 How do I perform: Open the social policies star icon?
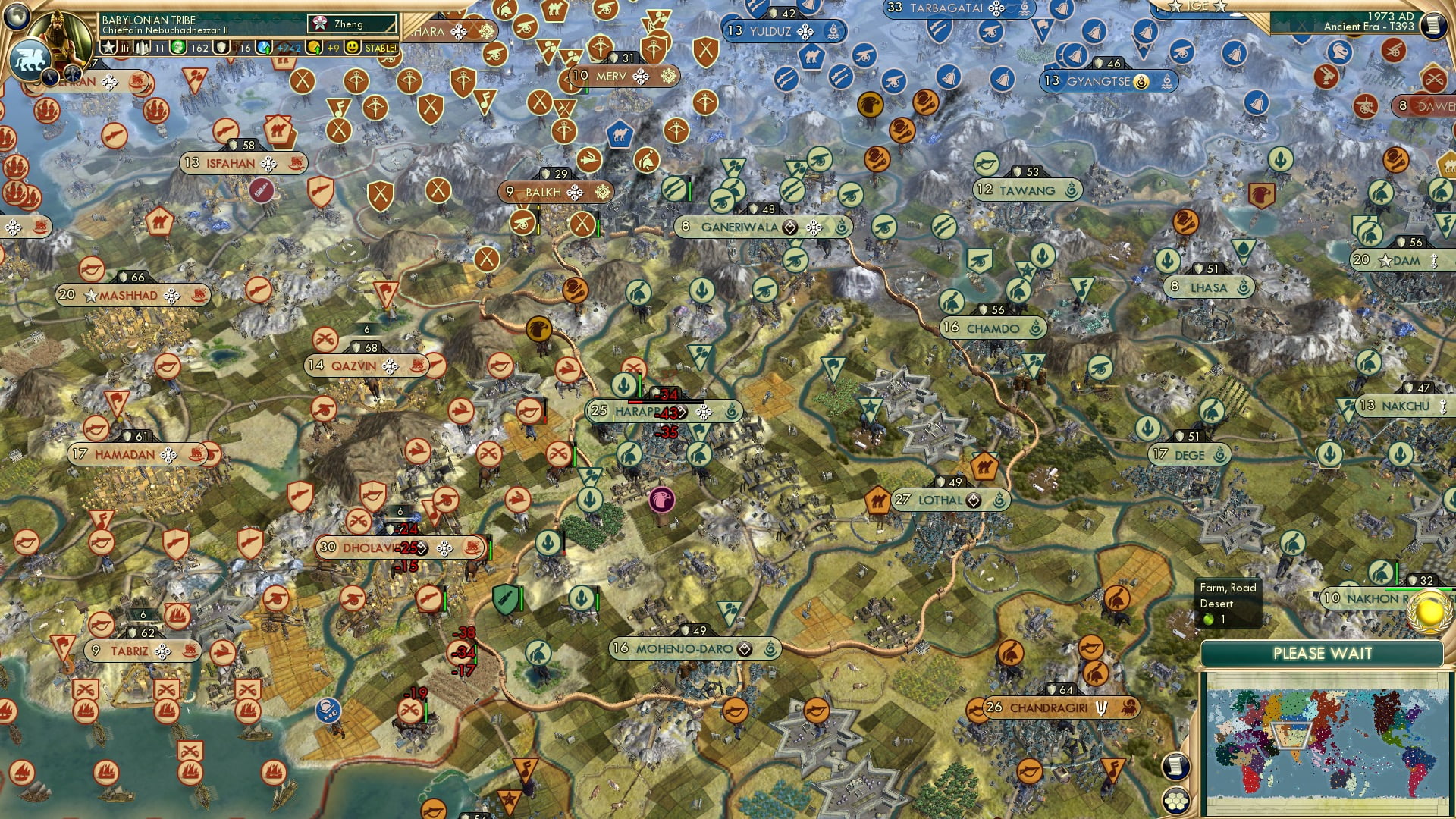tap(108, 47)
